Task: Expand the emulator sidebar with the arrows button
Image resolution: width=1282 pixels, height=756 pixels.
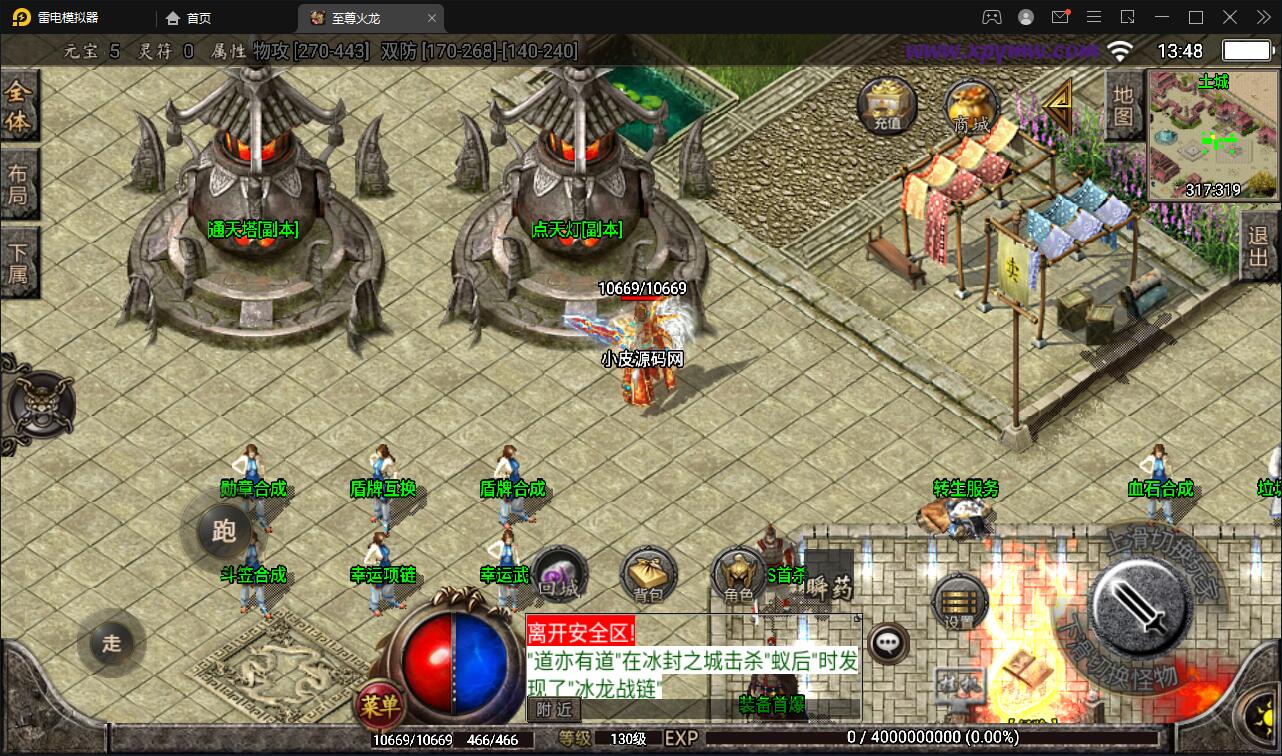Action: pyautogui.click(x=1260, y=17)
